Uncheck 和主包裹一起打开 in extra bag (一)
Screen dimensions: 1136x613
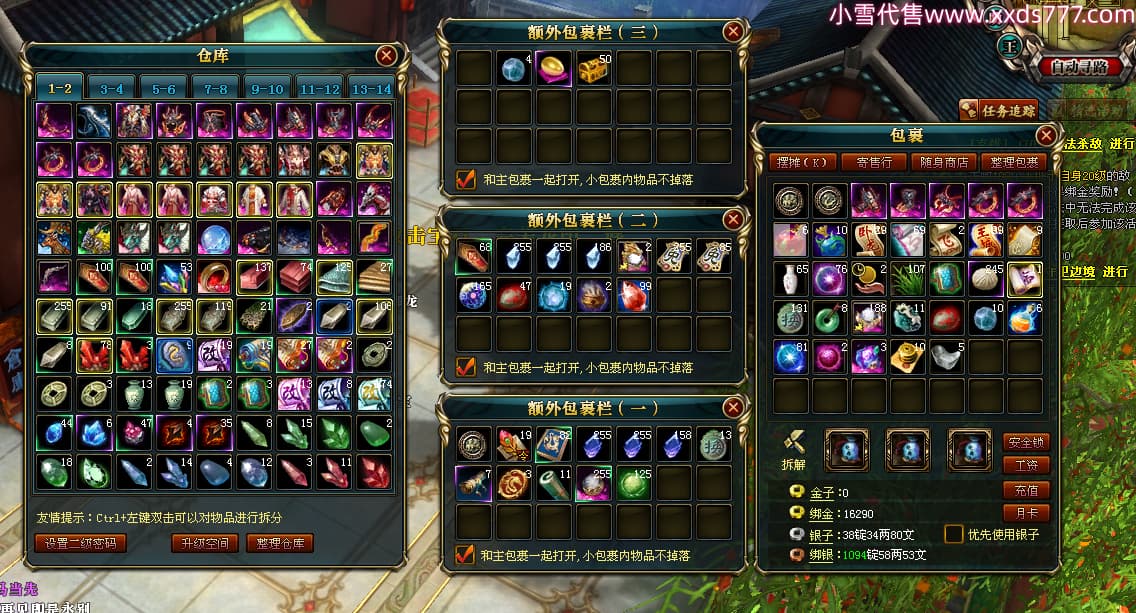point(465,554)
